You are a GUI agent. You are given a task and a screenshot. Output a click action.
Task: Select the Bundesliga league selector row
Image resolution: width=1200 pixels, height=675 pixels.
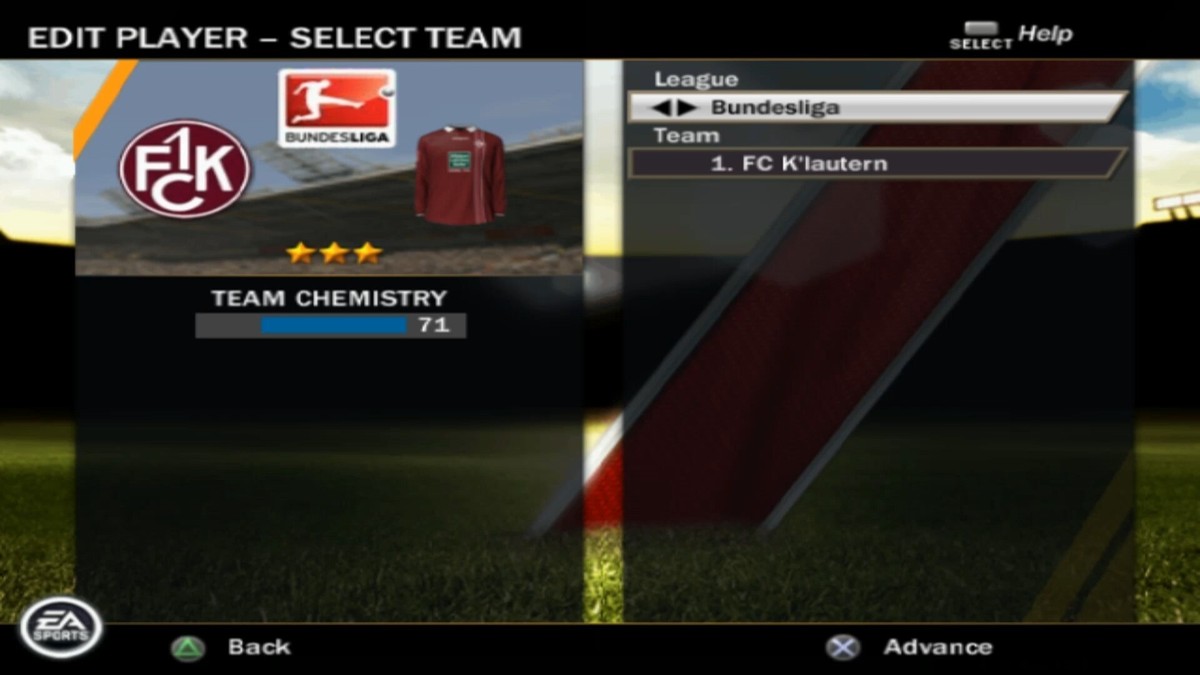(x=877, y=107)
